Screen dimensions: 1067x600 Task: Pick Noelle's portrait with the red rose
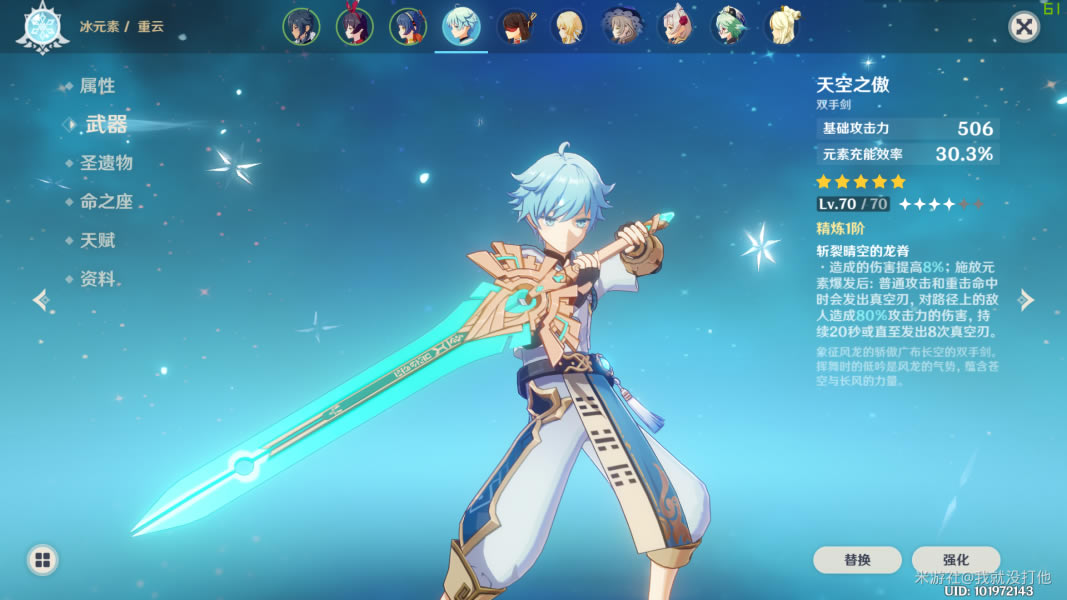[677, 27]
